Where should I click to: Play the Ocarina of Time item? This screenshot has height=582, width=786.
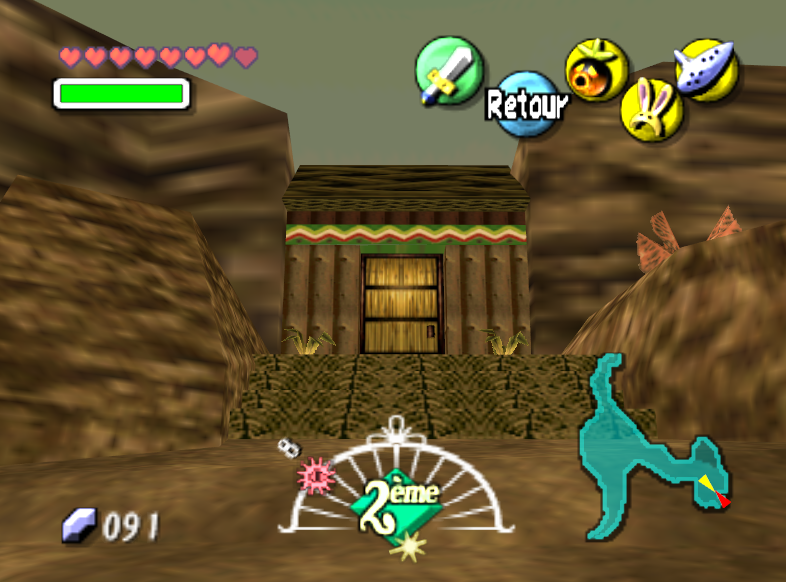(x=707, y=68)
